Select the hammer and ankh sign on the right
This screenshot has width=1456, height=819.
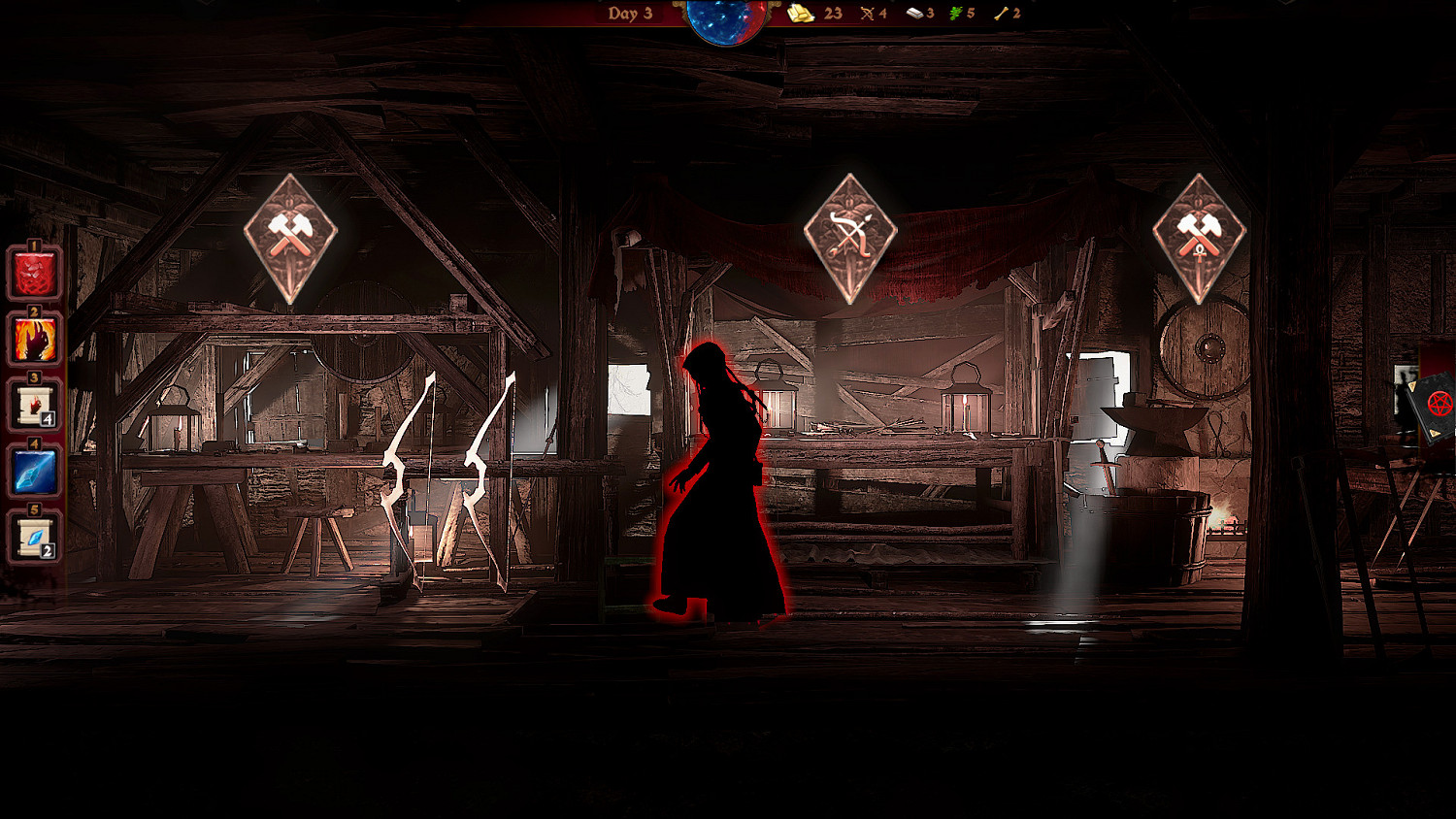tap(1199, 233)
